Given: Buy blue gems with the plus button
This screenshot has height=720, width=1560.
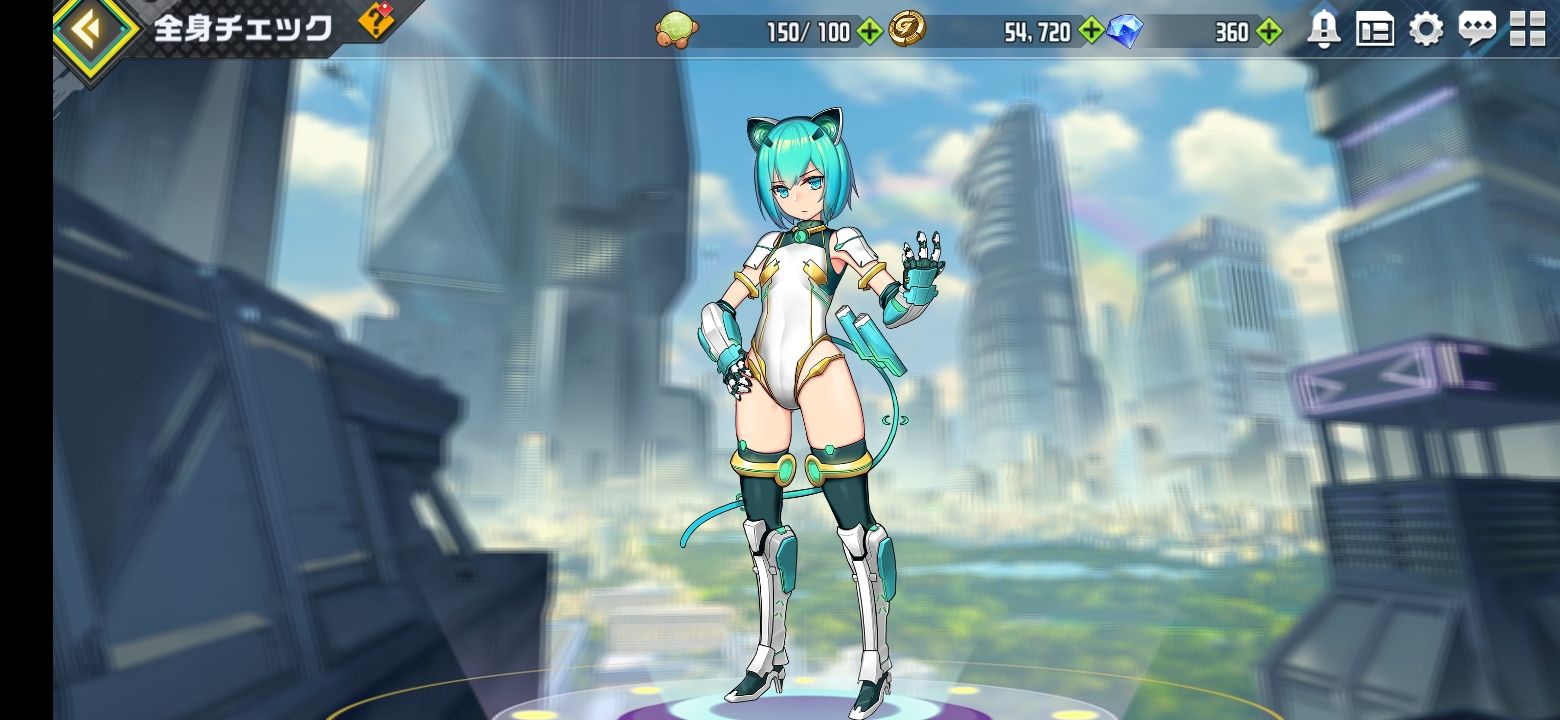Looking at the screenshot, I should tap(1269, 32).
